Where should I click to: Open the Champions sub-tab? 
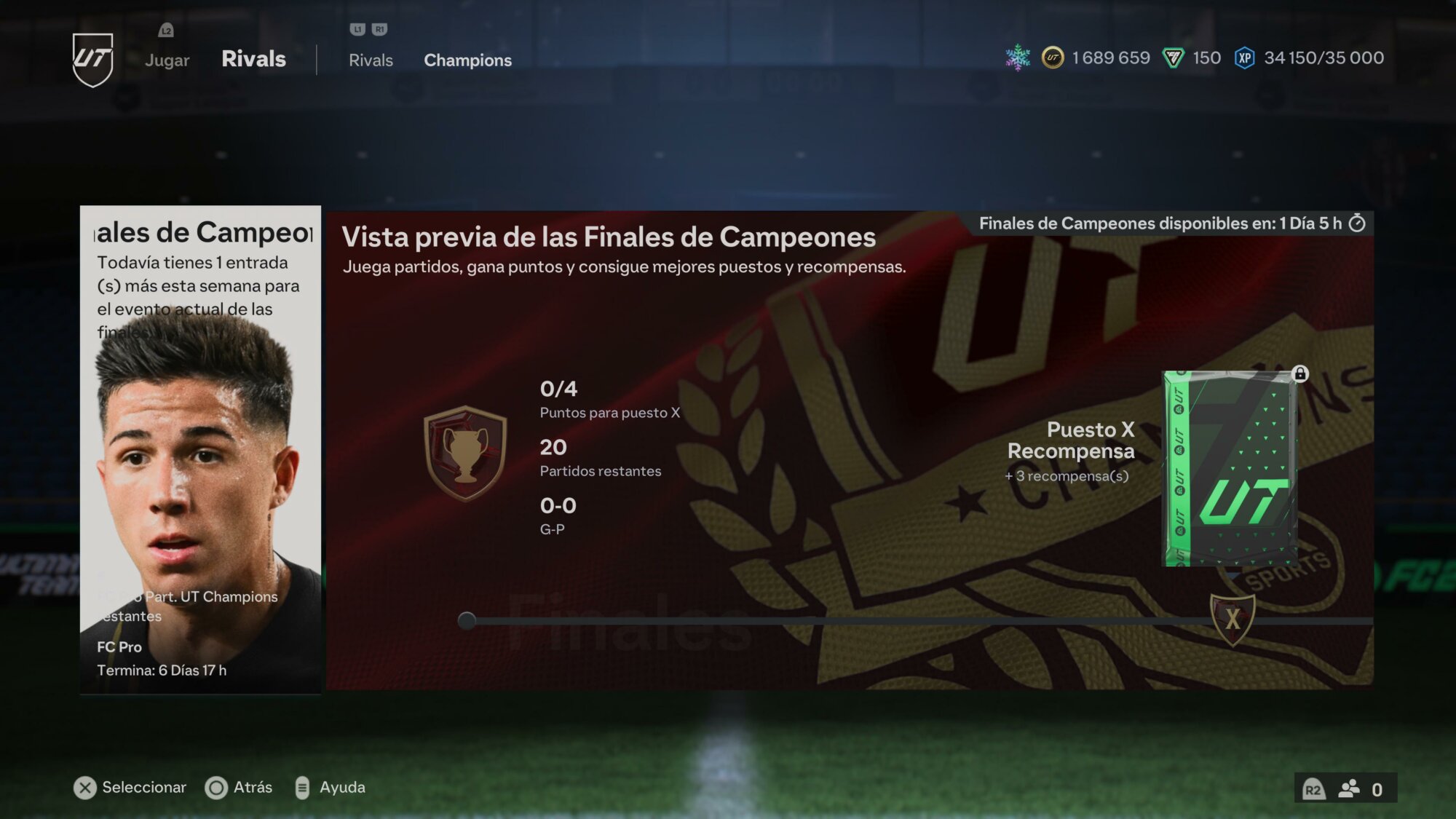[x=467, y=60]
